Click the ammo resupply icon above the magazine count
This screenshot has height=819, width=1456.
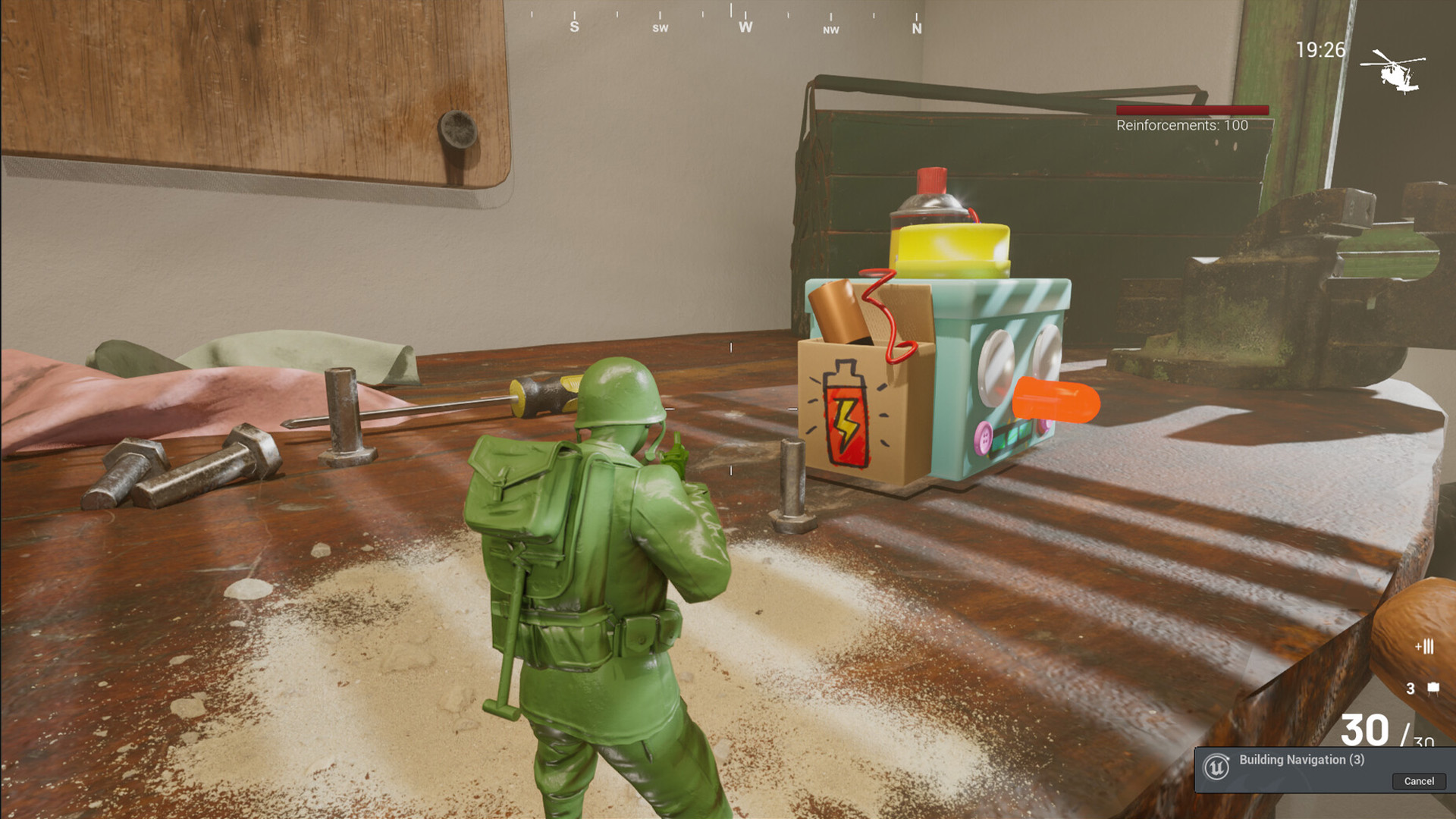(1424, 645)
